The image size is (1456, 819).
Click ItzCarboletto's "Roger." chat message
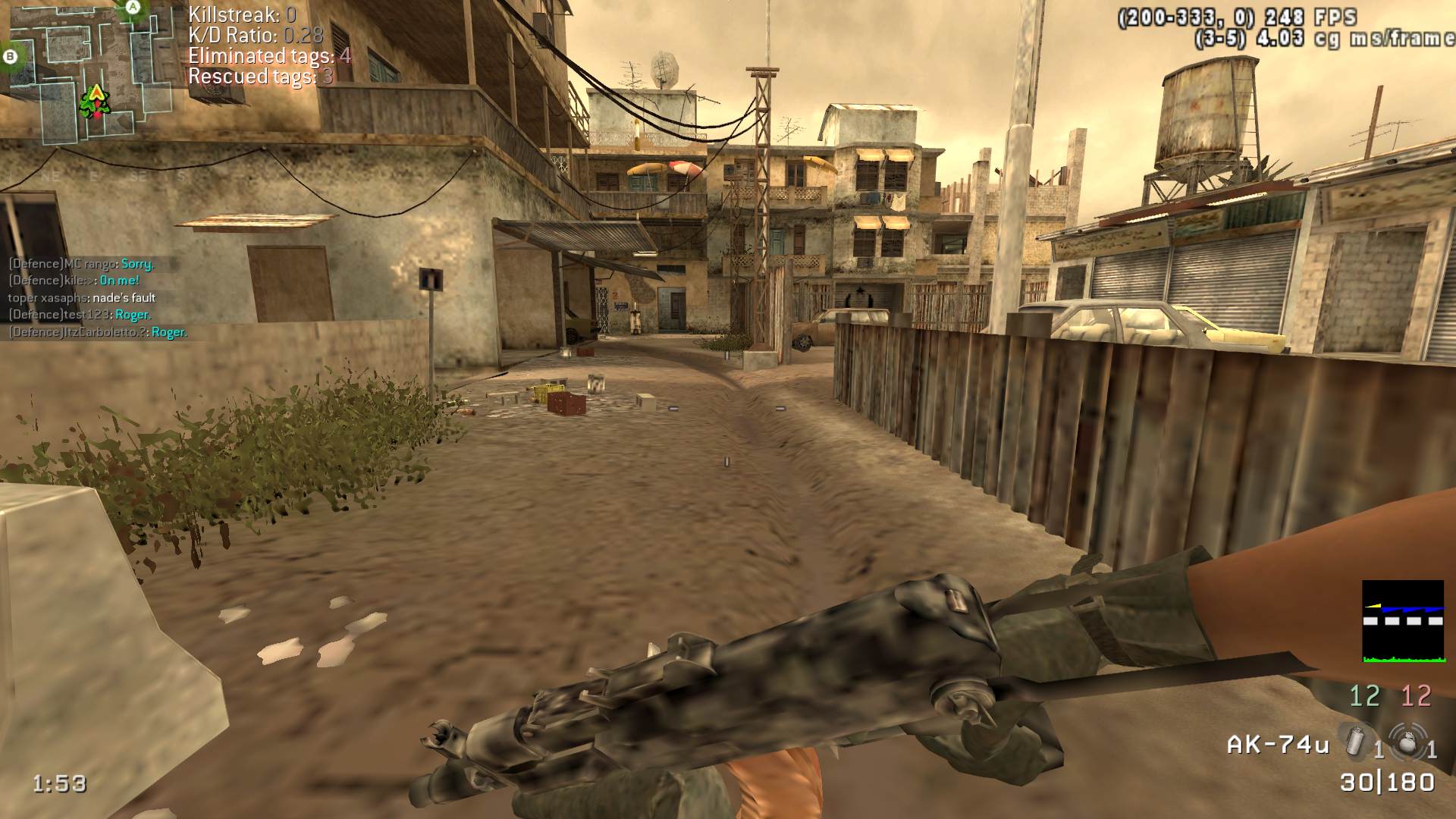(169, 332)
